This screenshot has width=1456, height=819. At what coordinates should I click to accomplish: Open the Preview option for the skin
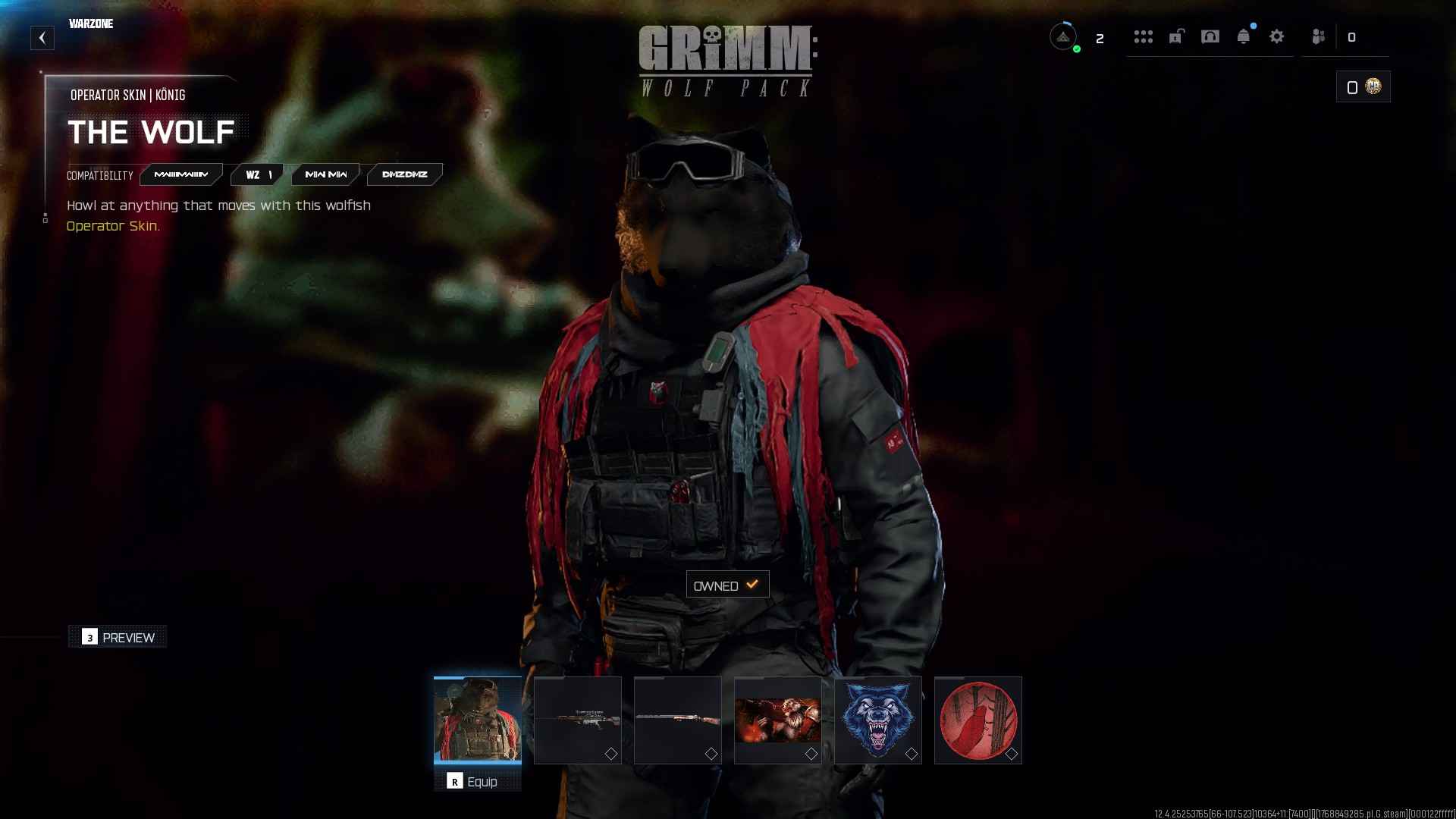tap(118, 637)
